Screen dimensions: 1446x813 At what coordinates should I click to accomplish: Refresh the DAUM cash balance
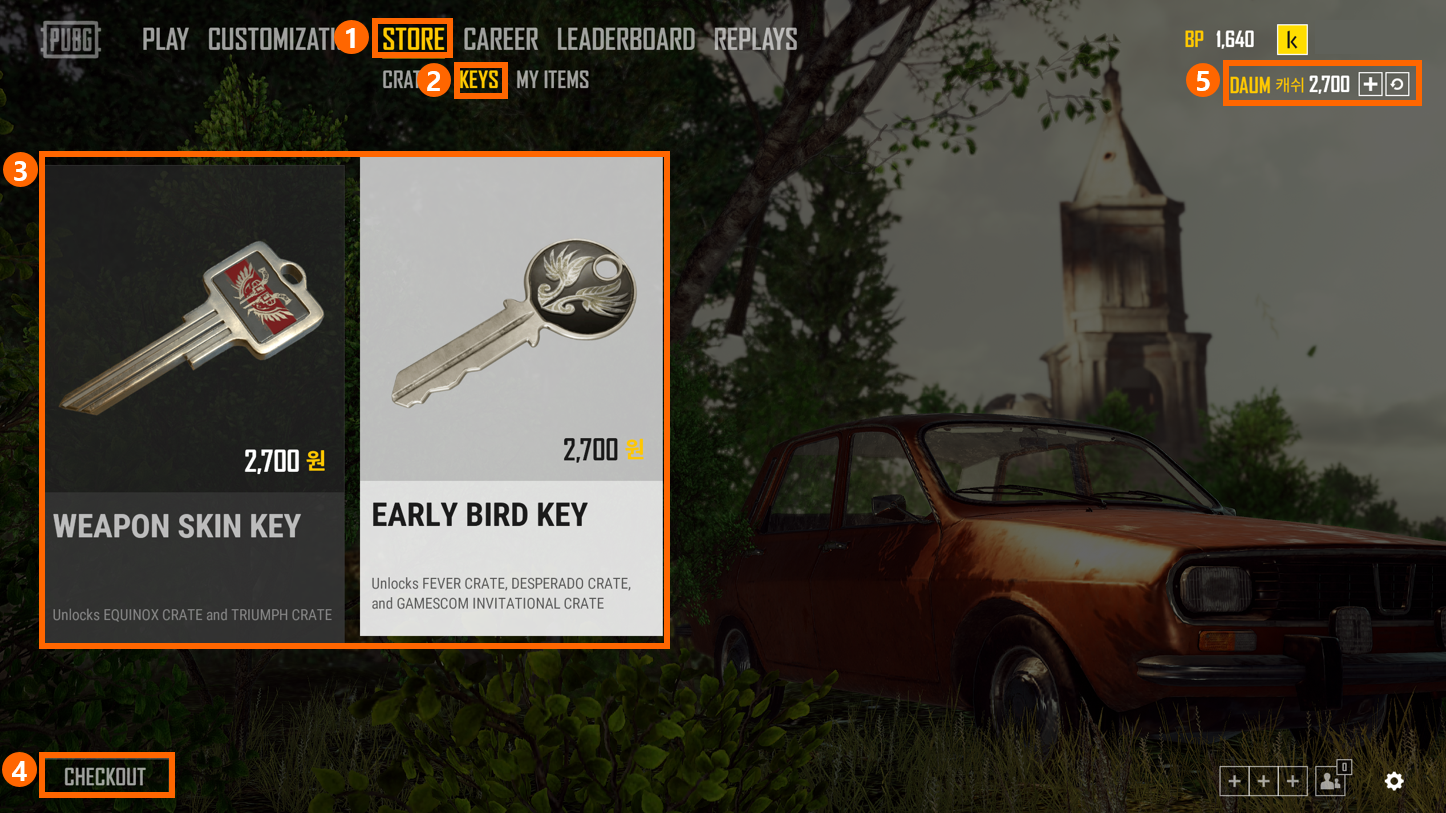click(1397, 85)
